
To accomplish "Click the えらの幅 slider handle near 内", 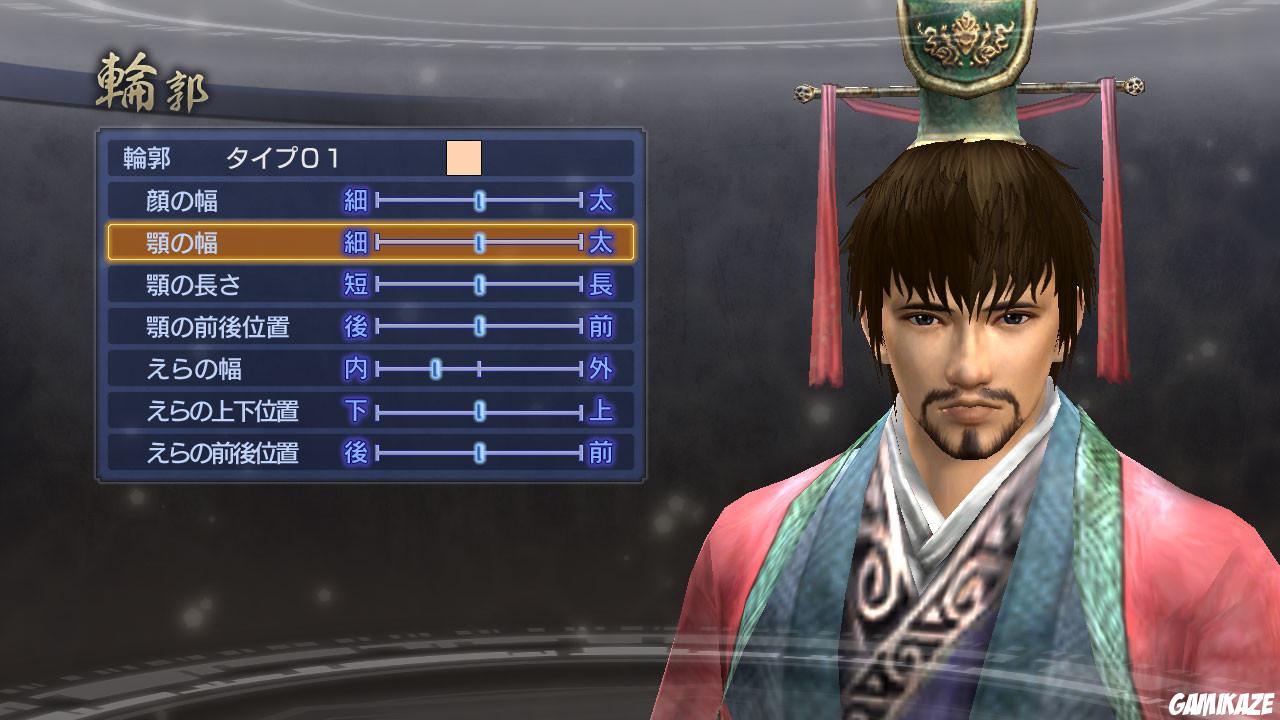I will click(x=435, y=368).
